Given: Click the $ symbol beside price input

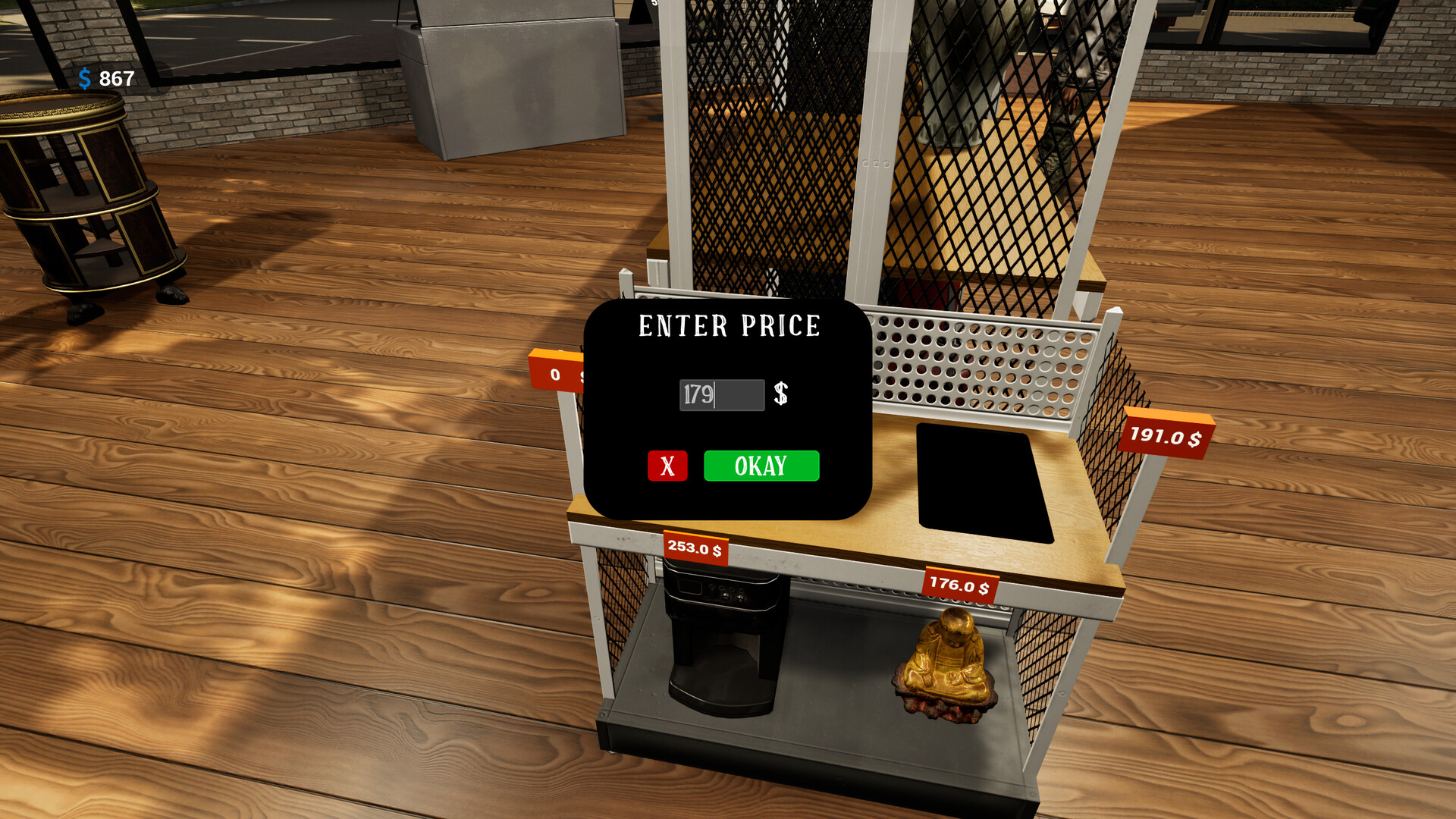Looking at the screenshot, I should (x=780, y=394).
